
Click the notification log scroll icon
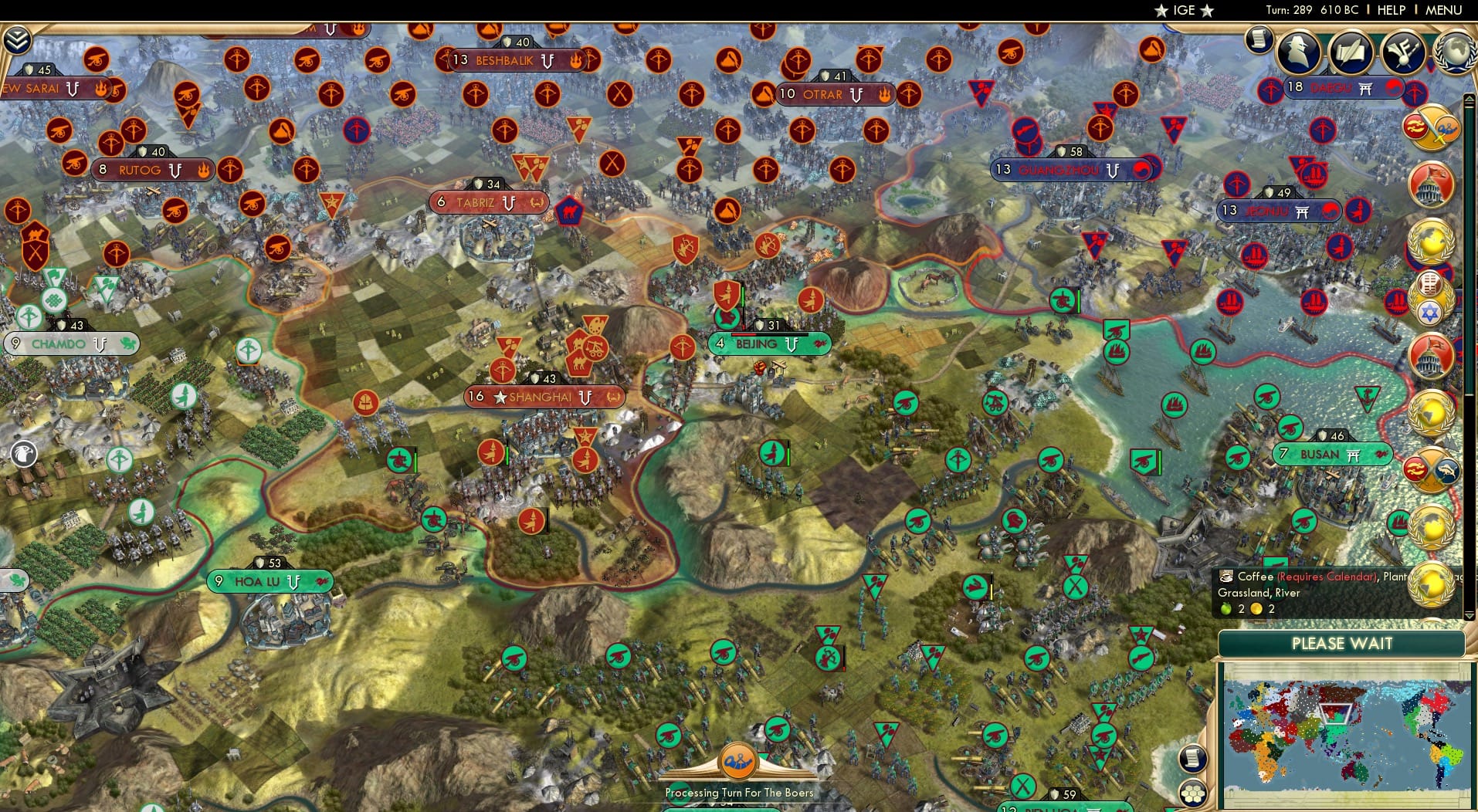tap(1259, 40)
